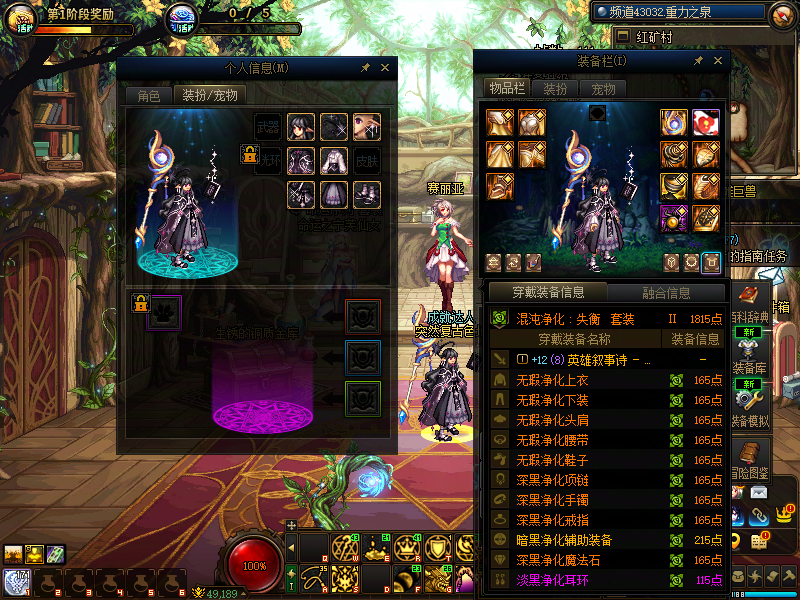
Task: Select the red flower title slot
Action: pyautogui.click(x=707, y=123)
